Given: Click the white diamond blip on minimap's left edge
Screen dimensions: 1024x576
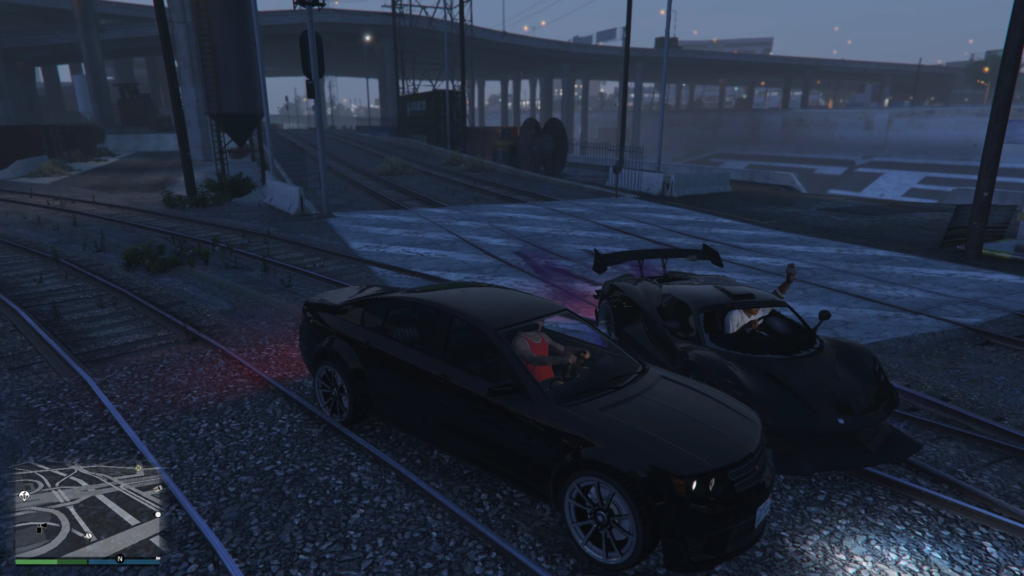Looking at the screenshot, I should point(24,495).
